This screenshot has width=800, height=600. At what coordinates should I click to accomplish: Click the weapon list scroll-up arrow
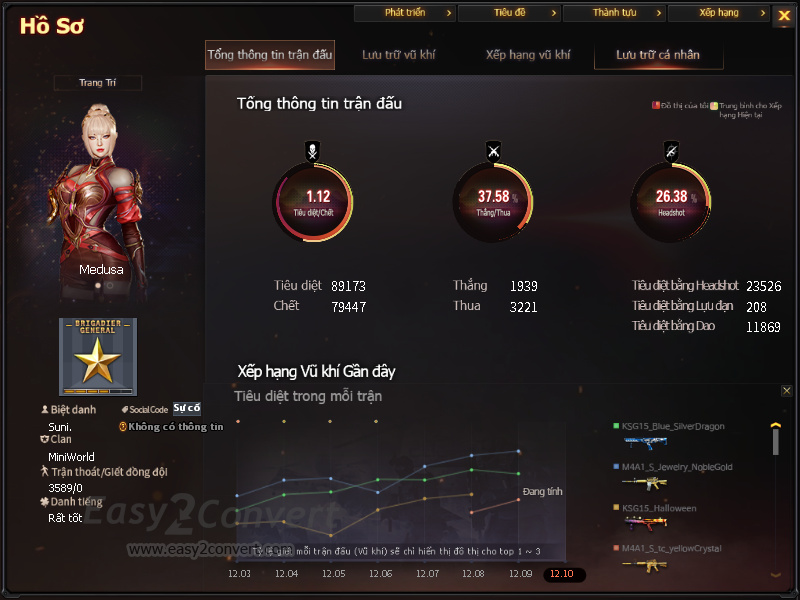click(x=775, y=425)
